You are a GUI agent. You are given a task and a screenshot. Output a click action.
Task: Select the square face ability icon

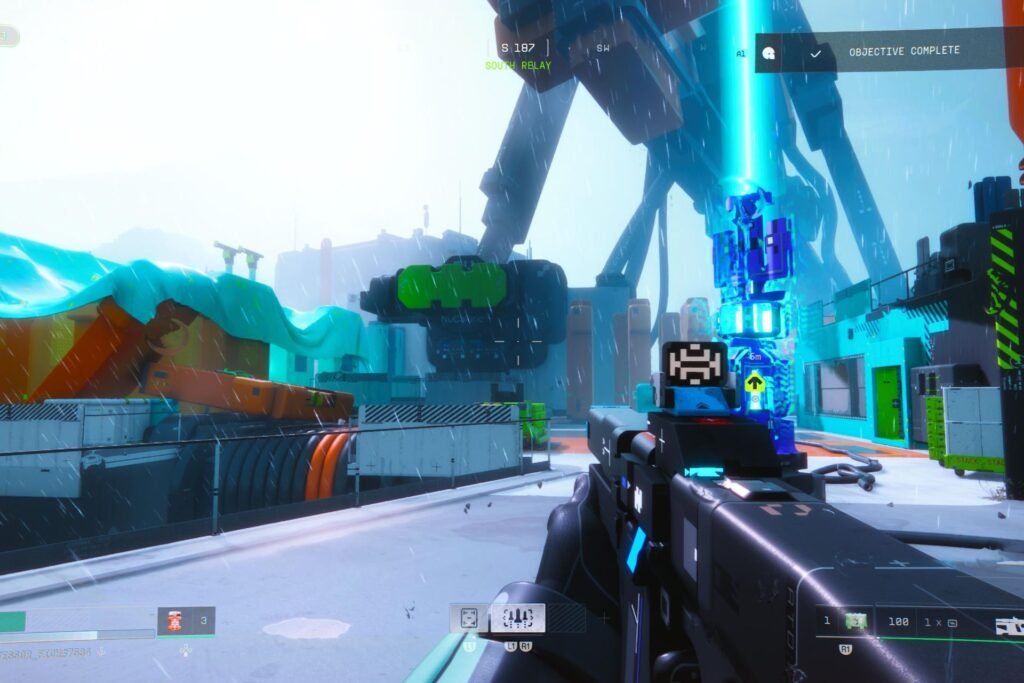[469, 618]
